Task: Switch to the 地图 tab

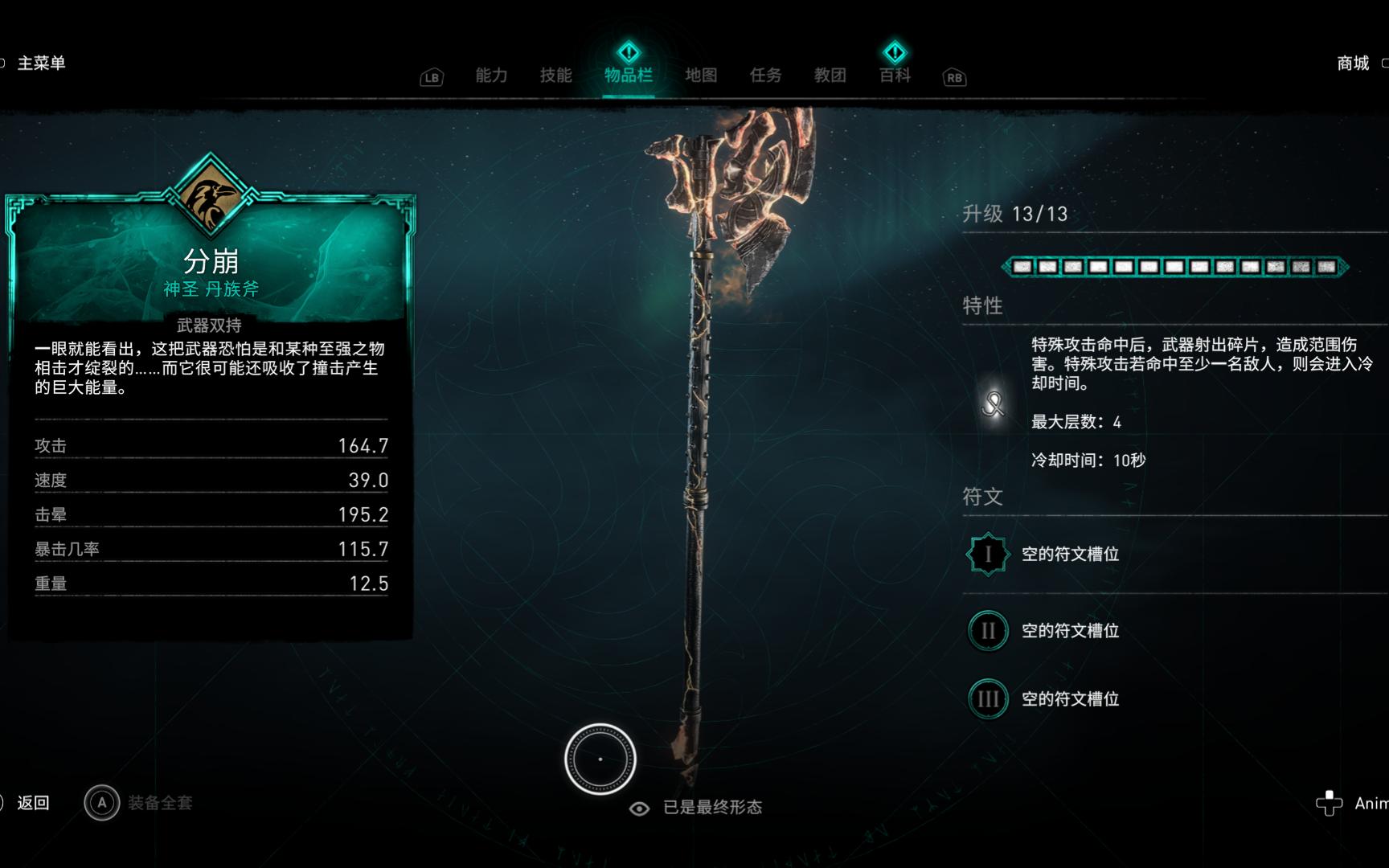Action: (x=700, y=76)
